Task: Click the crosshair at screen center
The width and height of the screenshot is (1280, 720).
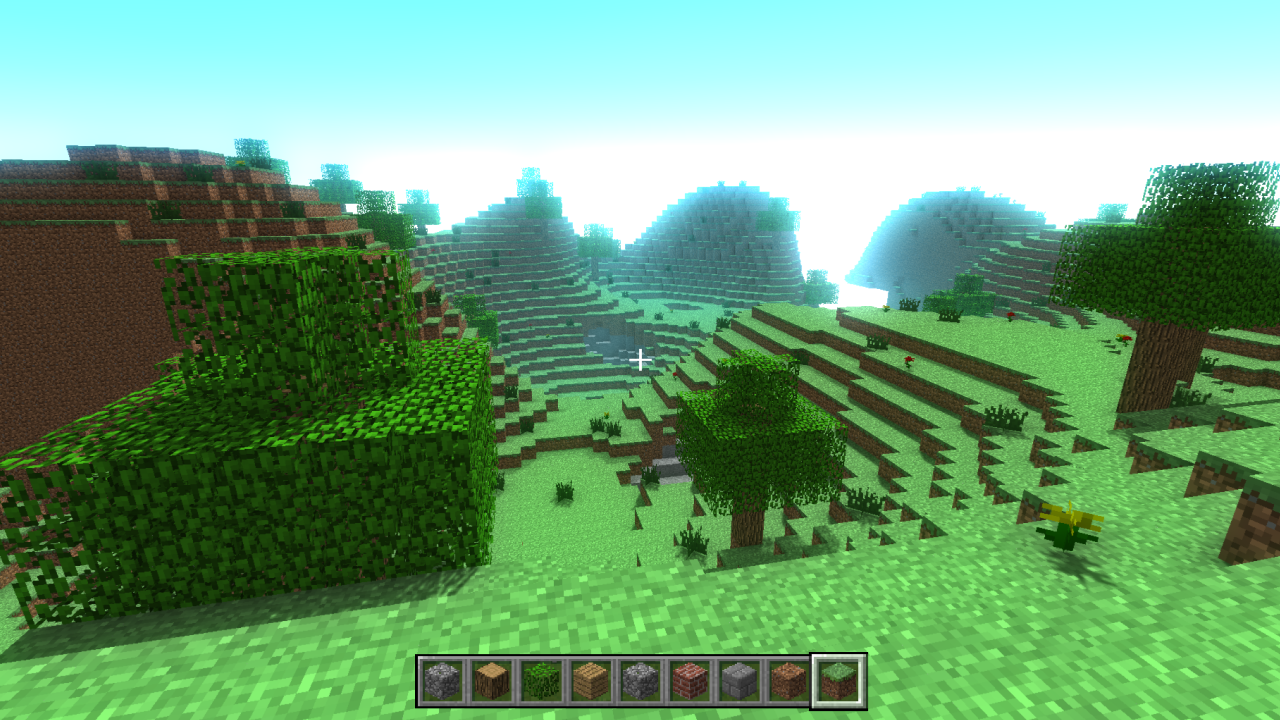Action: pos(640,358)
